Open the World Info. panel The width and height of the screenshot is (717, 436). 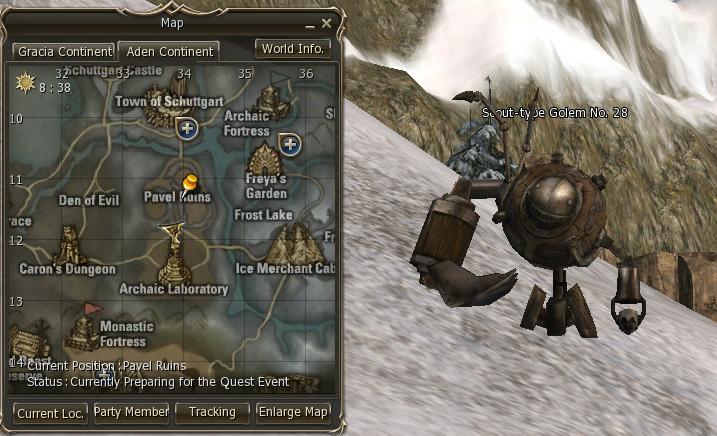click(293, 48)
